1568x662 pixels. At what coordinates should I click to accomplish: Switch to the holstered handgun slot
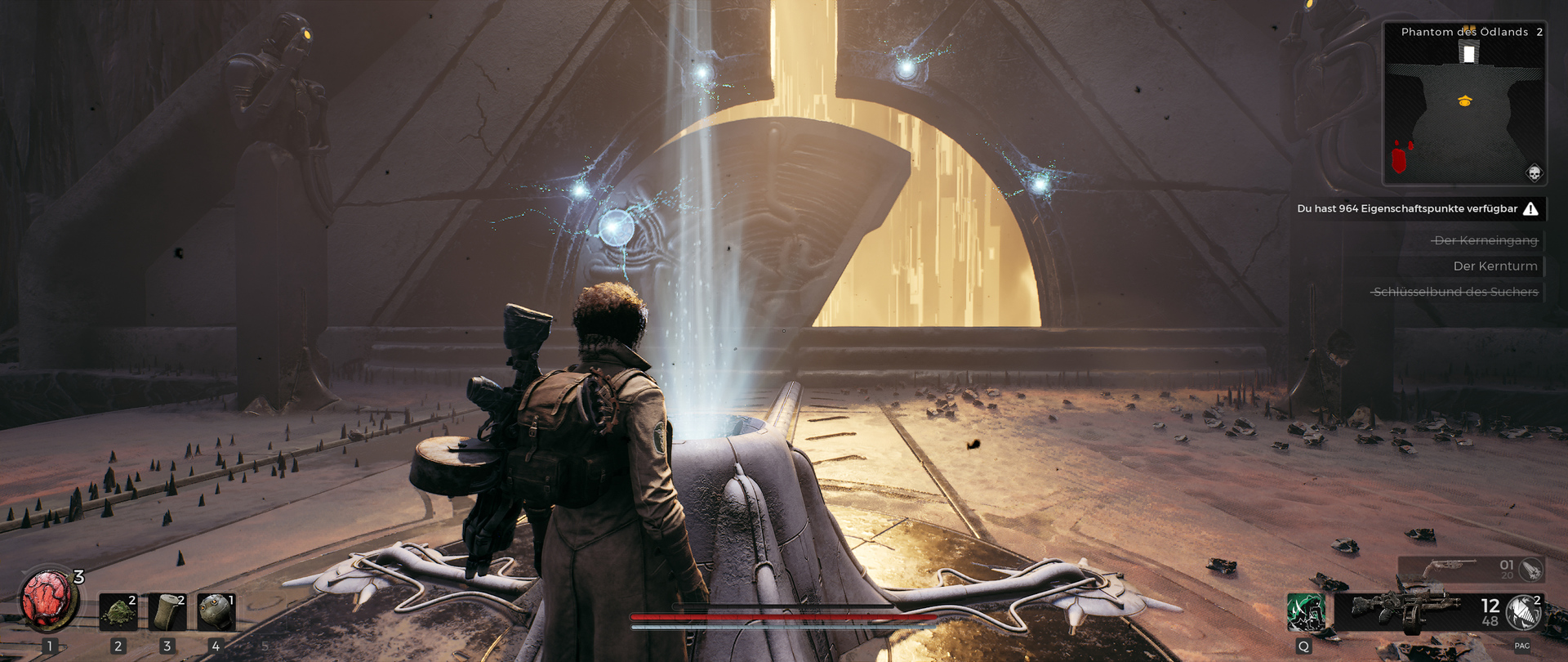click(x=1450, y=567)
